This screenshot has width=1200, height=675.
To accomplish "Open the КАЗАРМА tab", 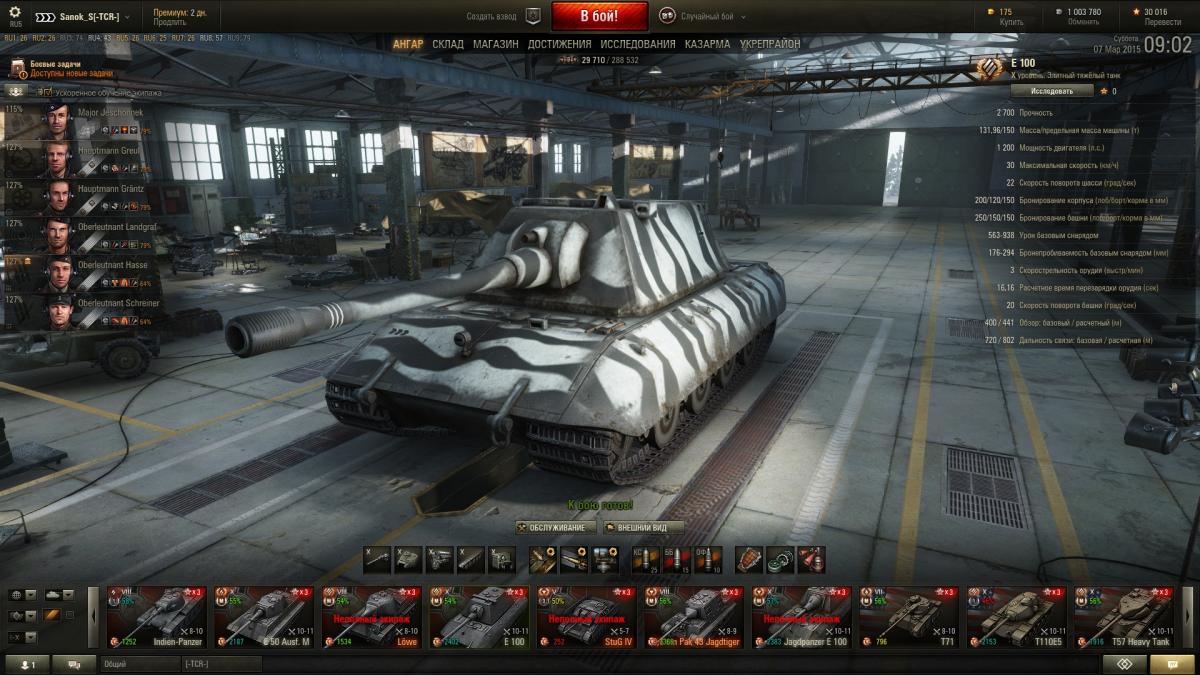I will click(707, 44).
